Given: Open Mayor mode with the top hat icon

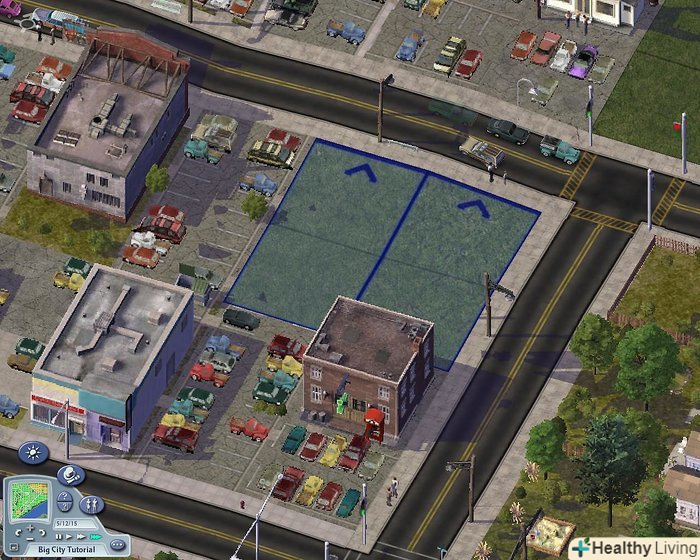Looking at the screenshot, I should coord(71,475).
